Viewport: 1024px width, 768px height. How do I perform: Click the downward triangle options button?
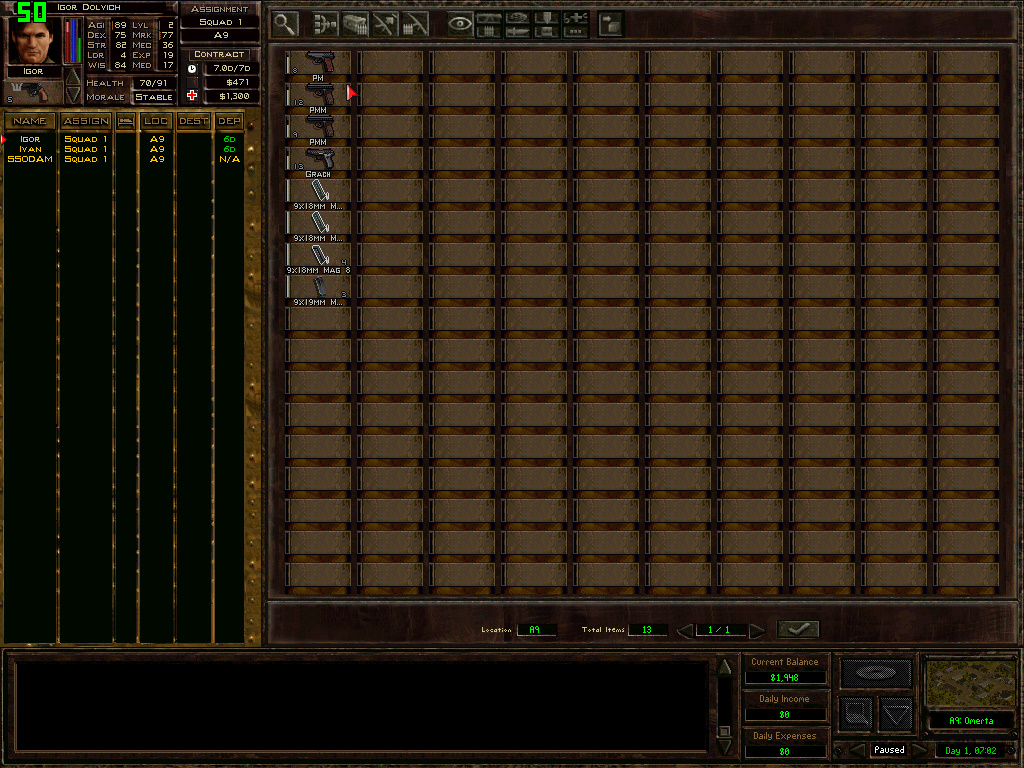[896, 714]
